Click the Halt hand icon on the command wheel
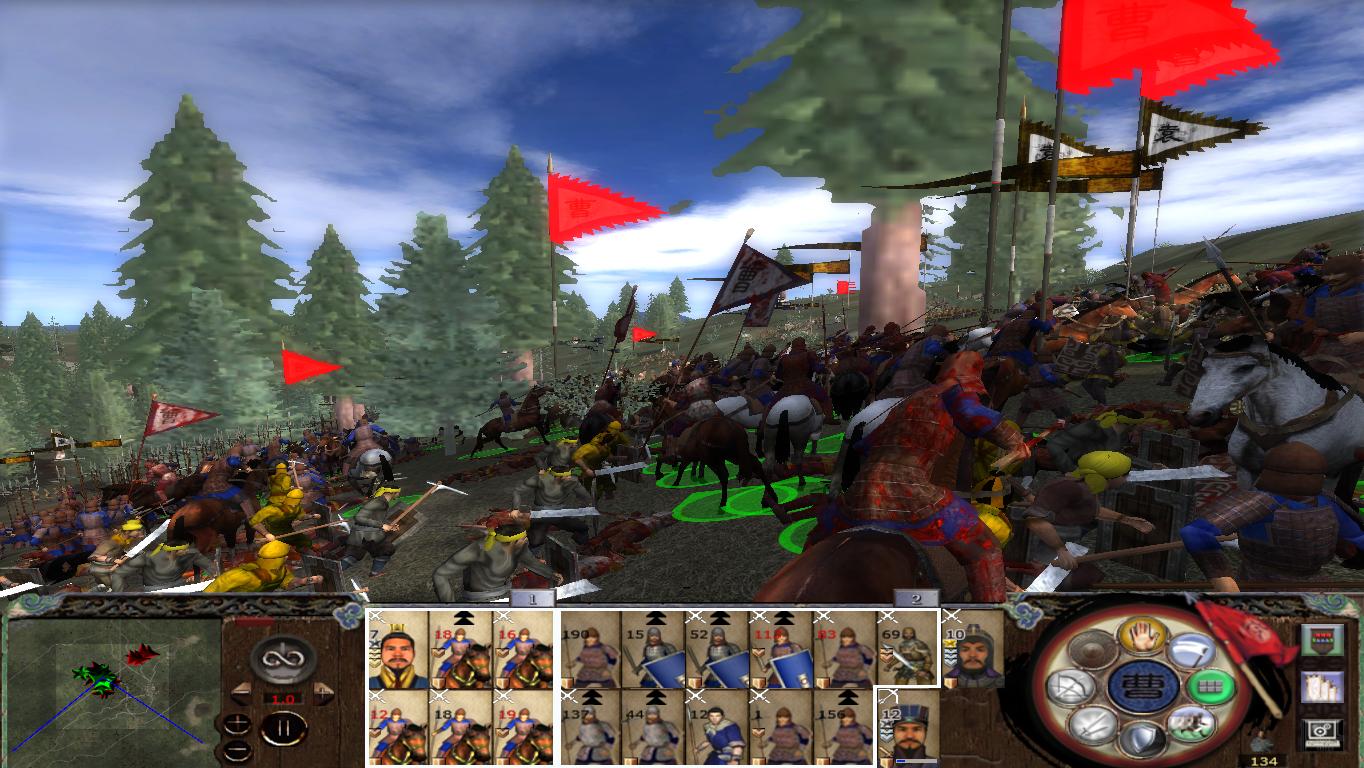Image resolution: width=1364 pixels, height=768 pixels. pyautogui.click(x=1144, y=635)
